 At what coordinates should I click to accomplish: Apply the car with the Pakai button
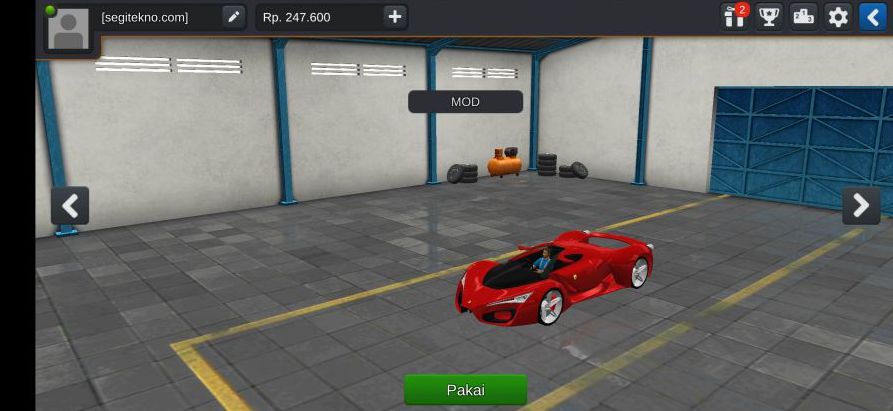pyautogui.click(x=465, y=389)
